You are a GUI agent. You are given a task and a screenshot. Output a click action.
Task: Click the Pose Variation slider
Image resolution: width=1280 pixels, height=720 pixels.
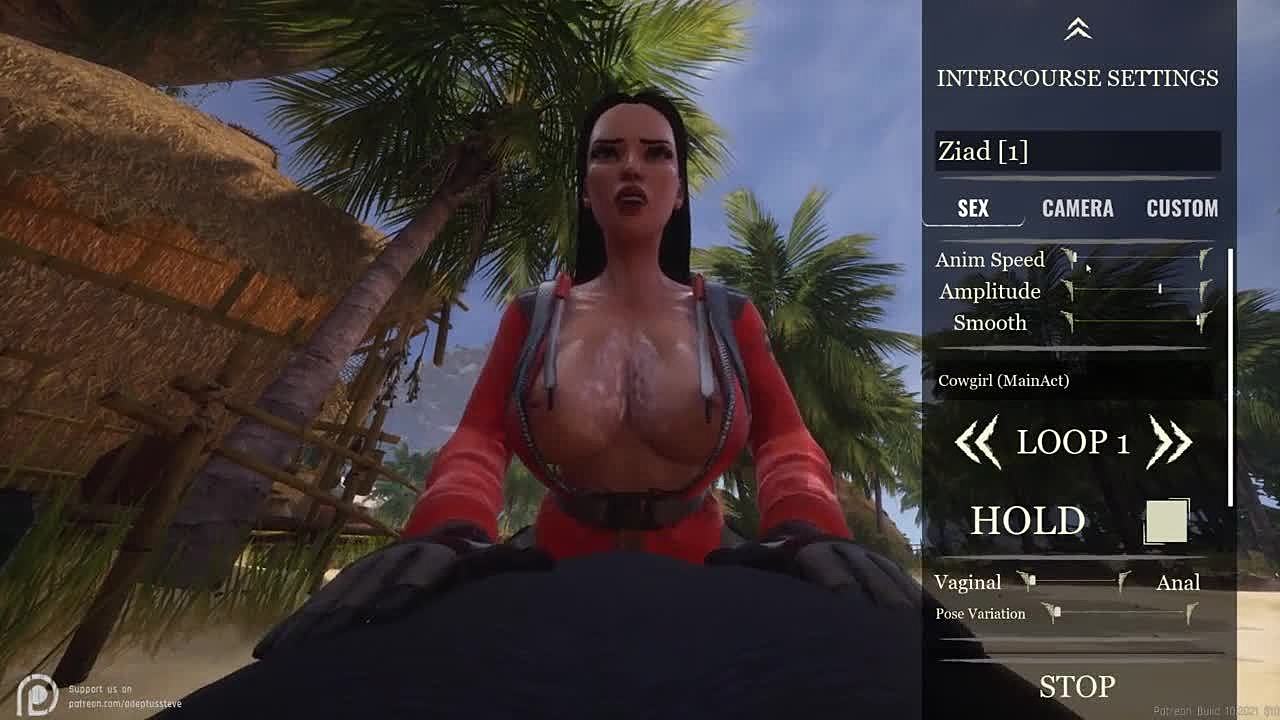click(1120, 613)
